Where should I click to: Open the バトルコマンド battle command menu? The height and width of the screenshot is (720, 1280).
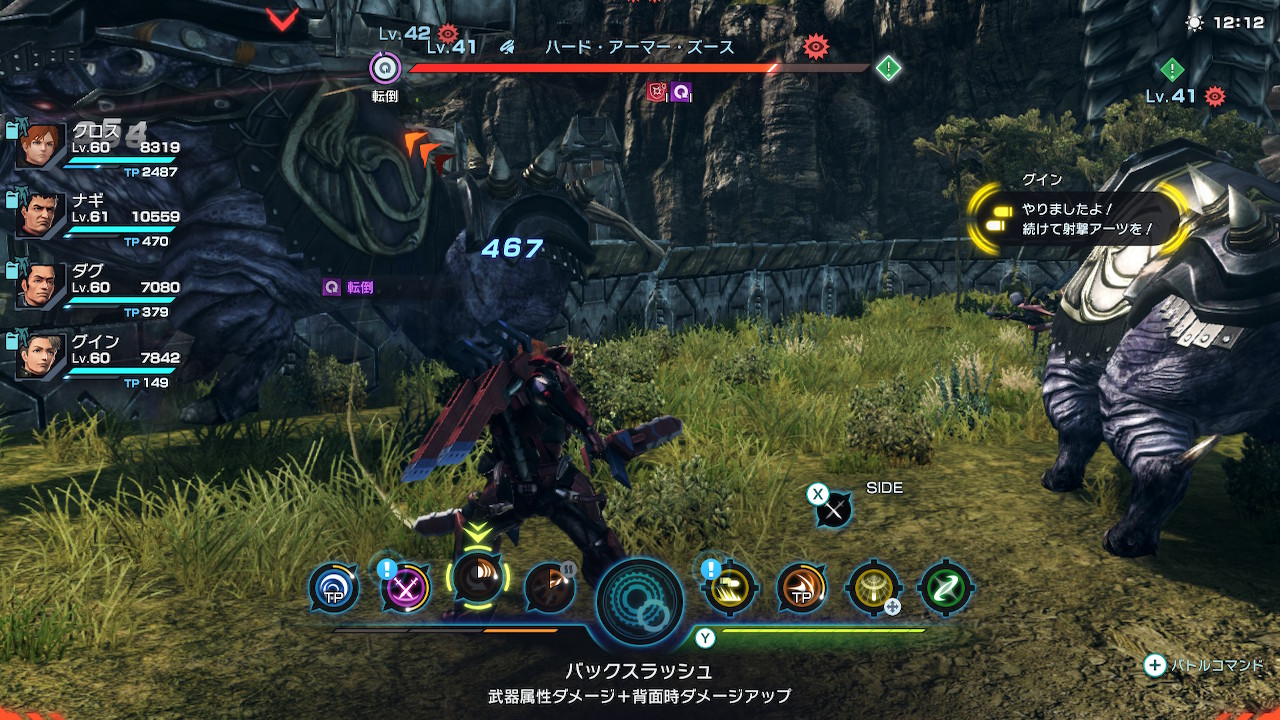pyautogui.click(x=1204, y=665)
